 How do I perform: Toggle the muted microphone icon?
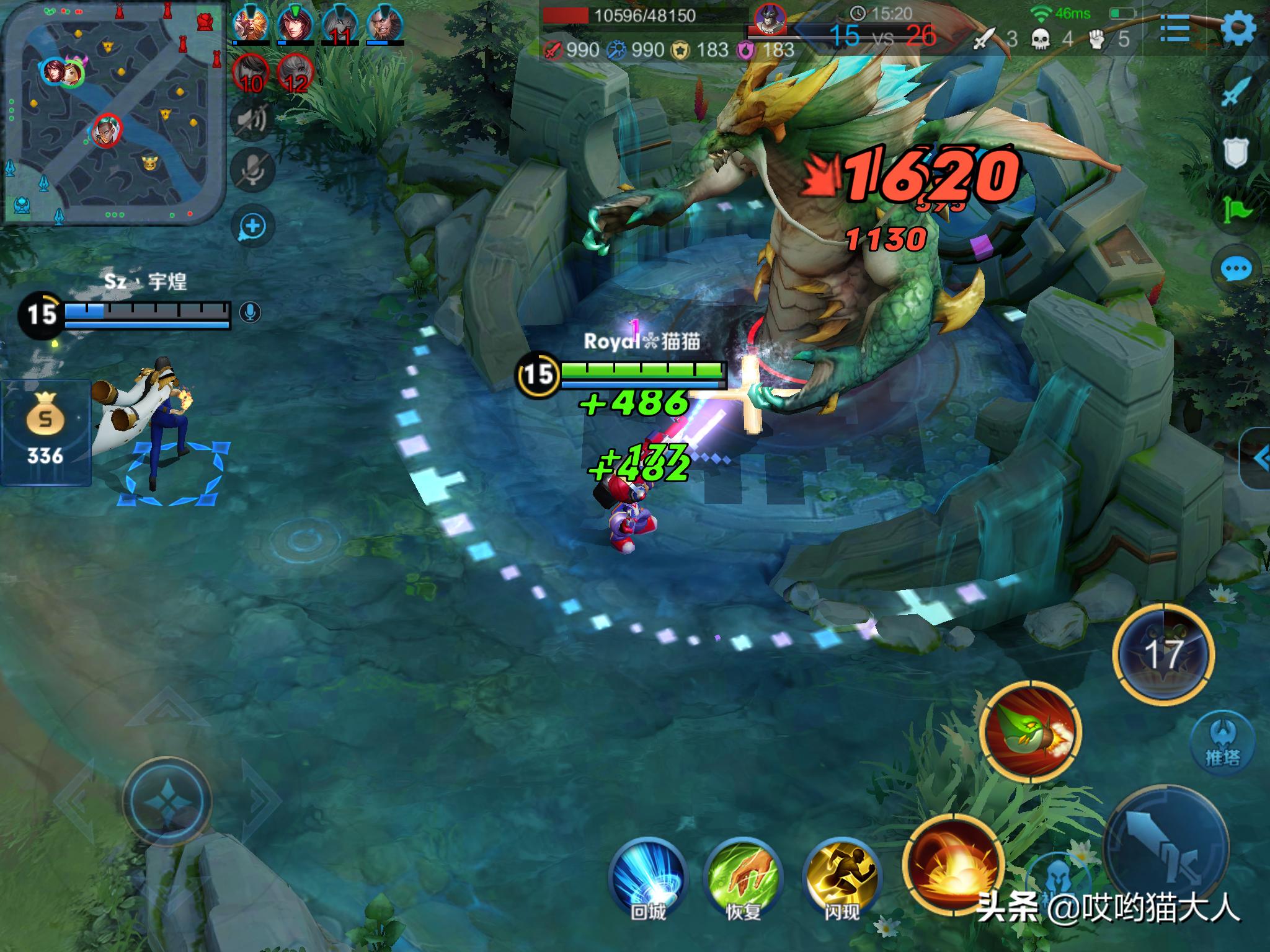pyautogui.click(x=251, y=169)
